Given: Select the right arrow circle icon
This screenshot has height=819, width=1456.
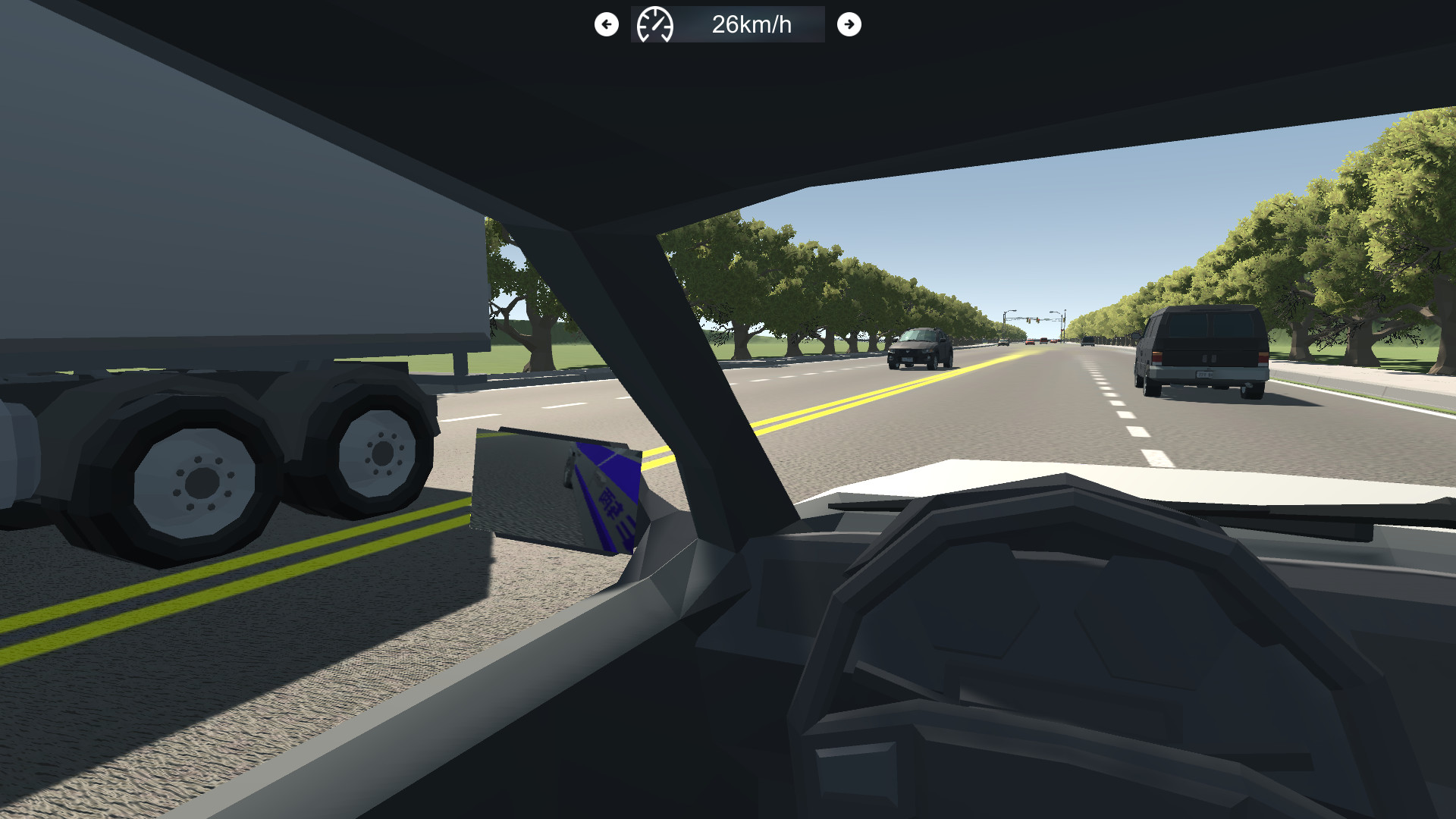Looking at the screenshot, I should click(x=850, y=24).
